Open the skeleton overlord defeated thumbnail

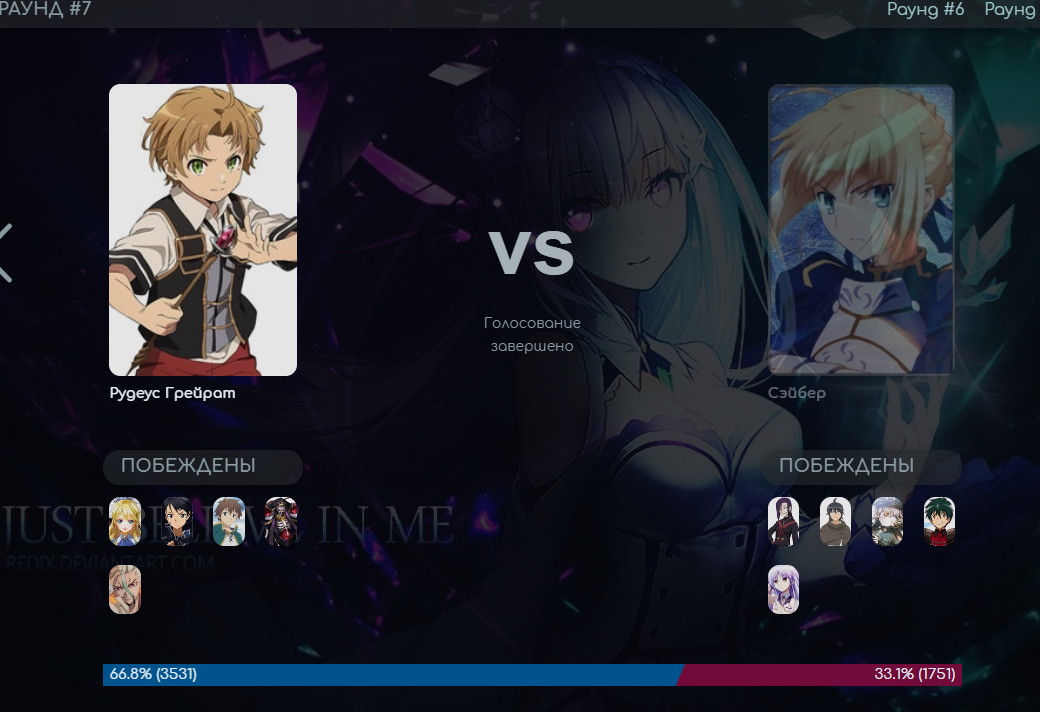[x=281, y=521]
